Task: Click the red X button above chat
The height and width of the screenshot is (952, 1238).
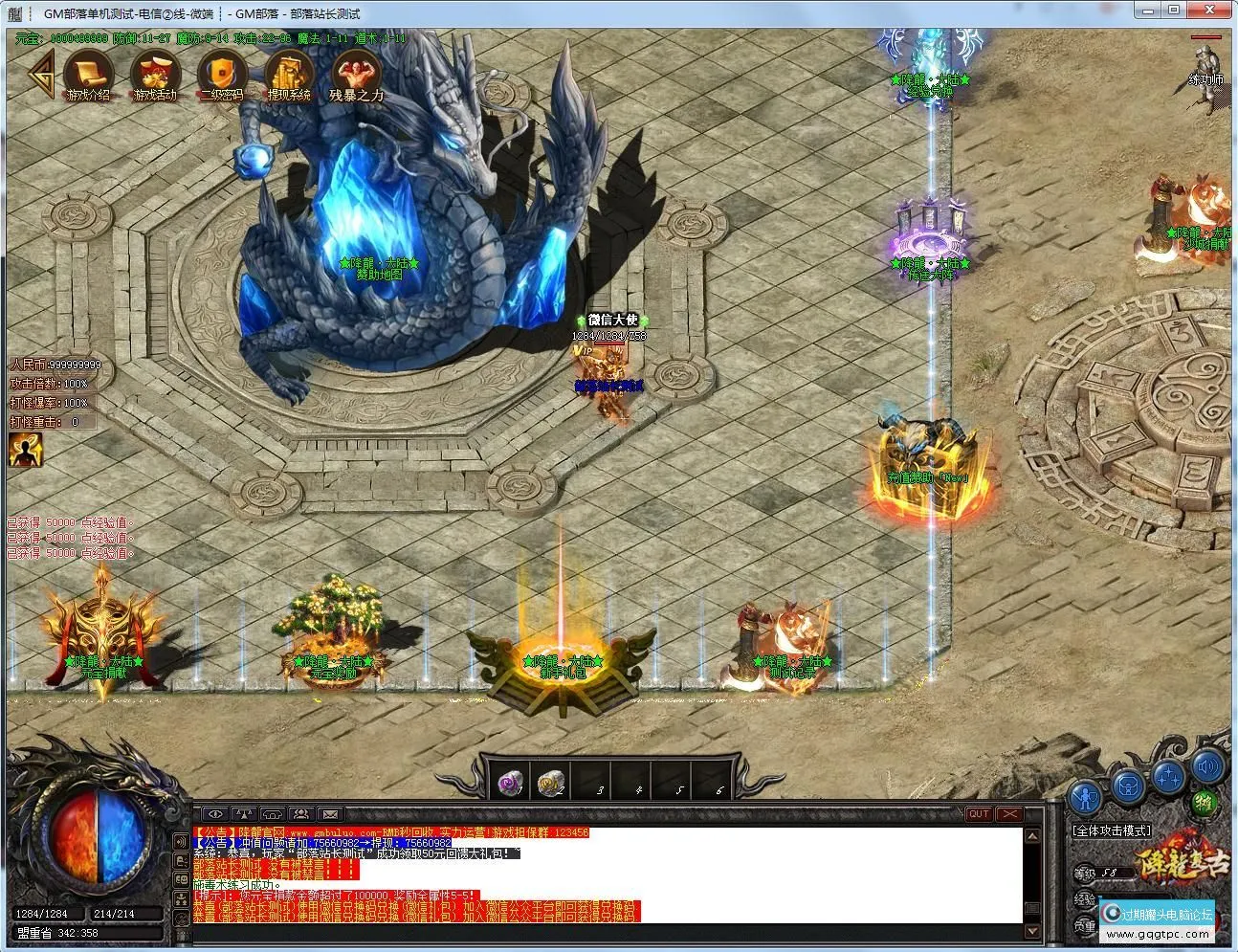Action: [x=1009, y=814]
